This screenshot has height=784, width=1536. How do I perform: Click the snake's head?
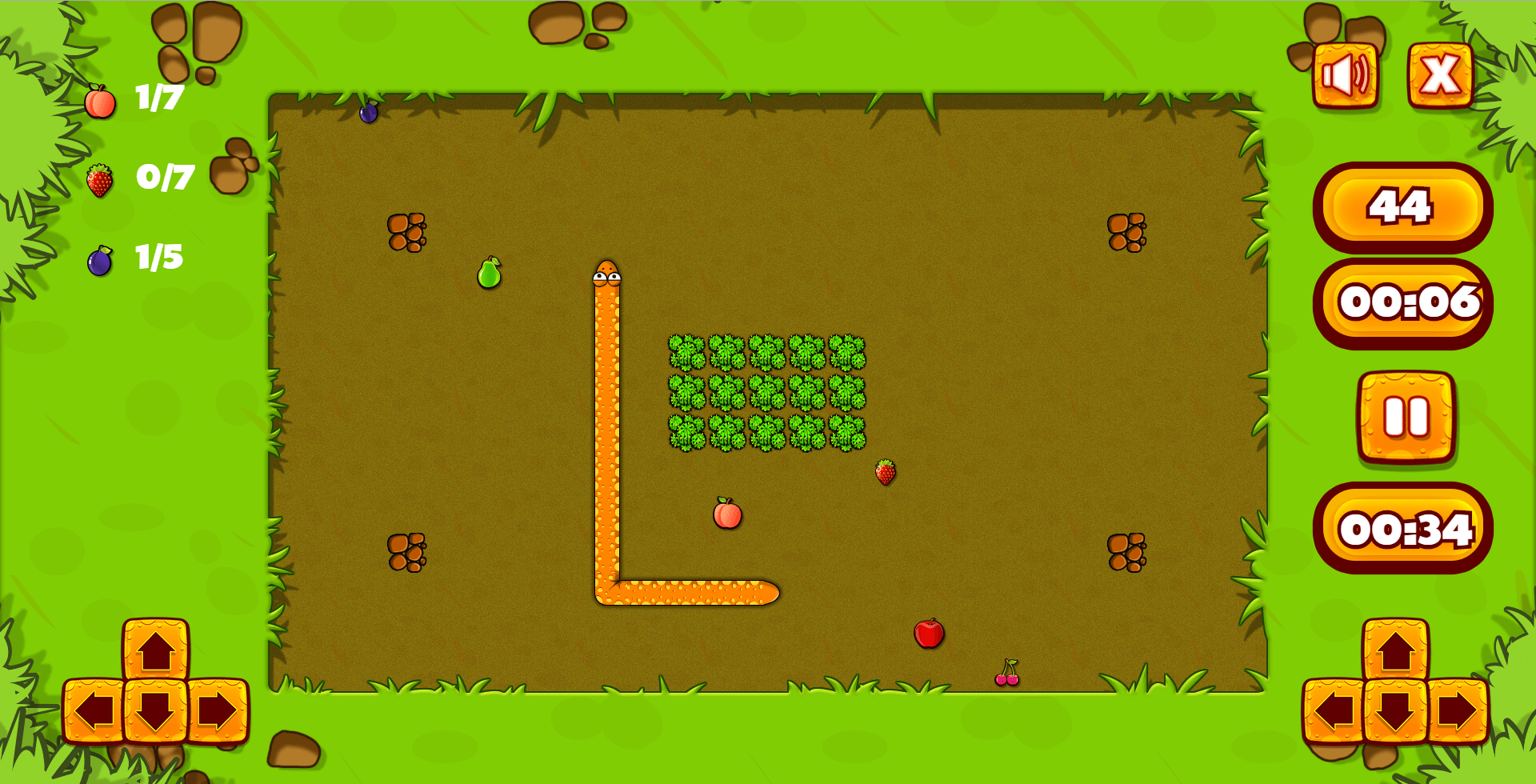(x=606, y=272)
